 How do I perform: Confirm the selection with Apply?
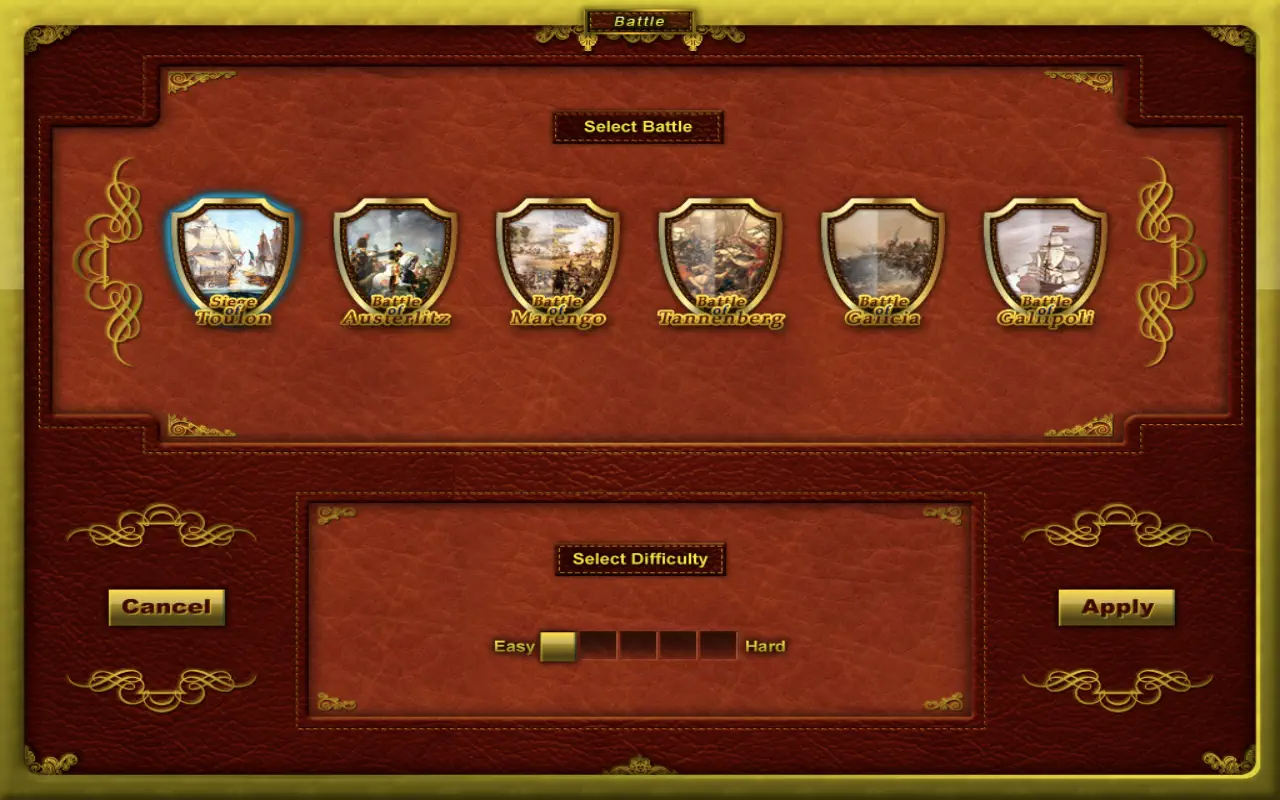pos(1116,607)
